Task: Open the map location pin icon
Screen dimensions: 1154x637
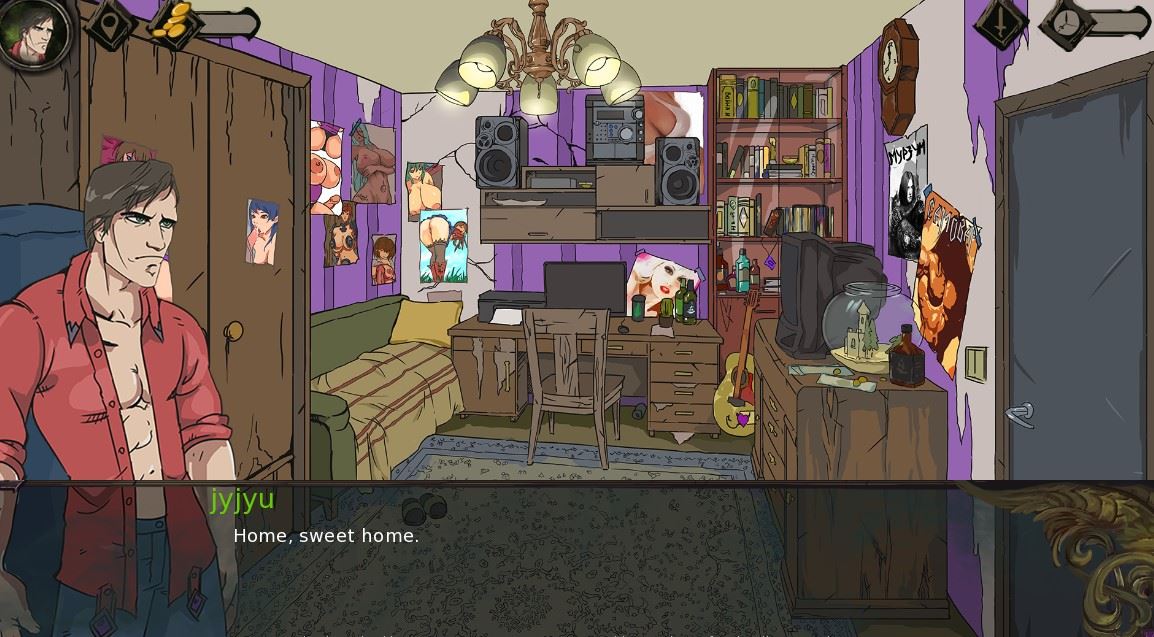Action: (109, 23)
